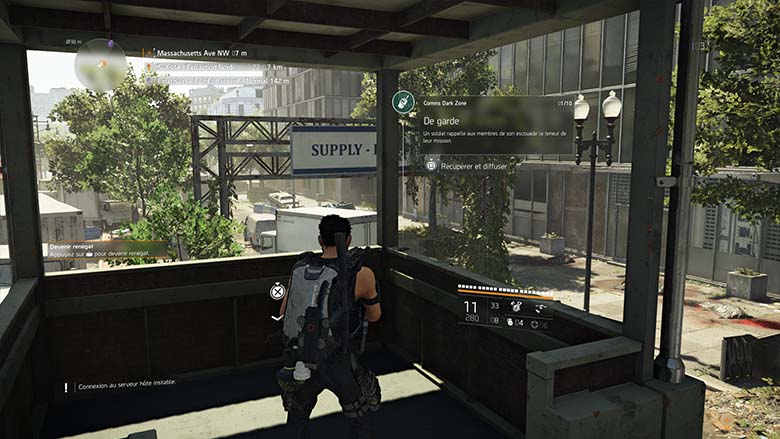The height and width of the screenshot is (439, 780).
Task: Activate the first skill icon beside ammo
Action: click(518, 305)
